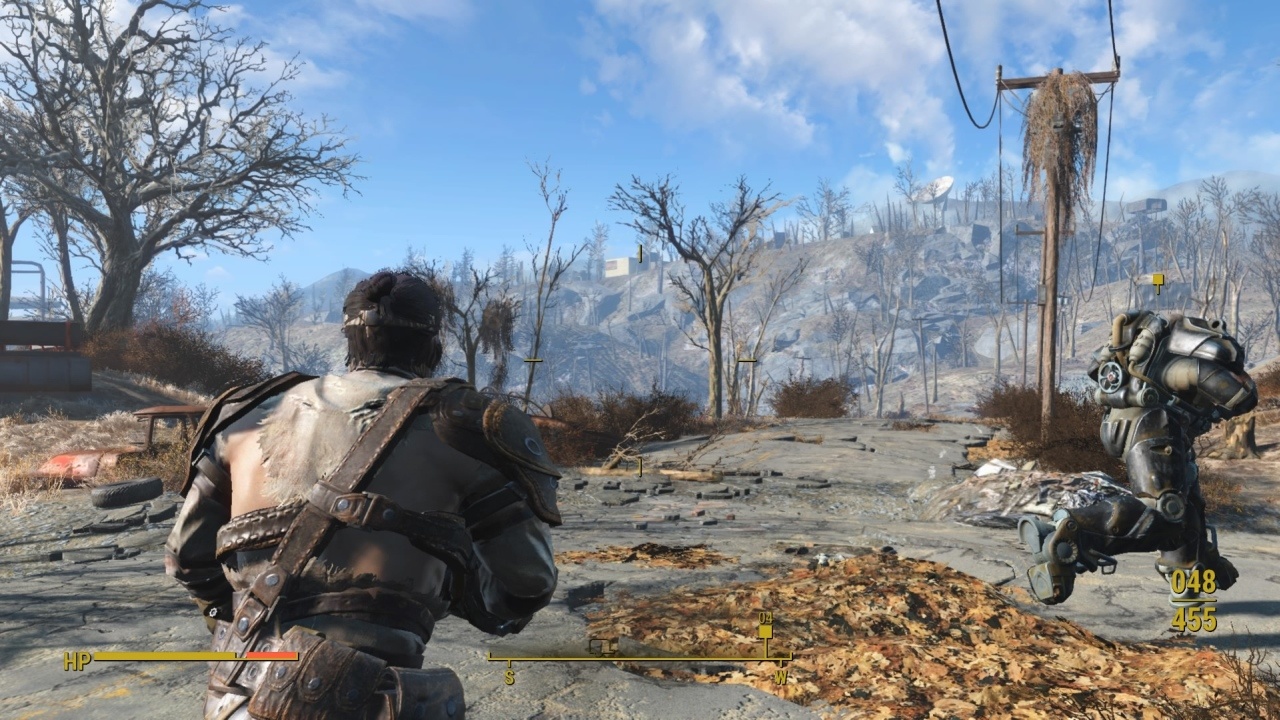
Task: Click the yellow objective marker above the power armor
Action: (1158, 281)
